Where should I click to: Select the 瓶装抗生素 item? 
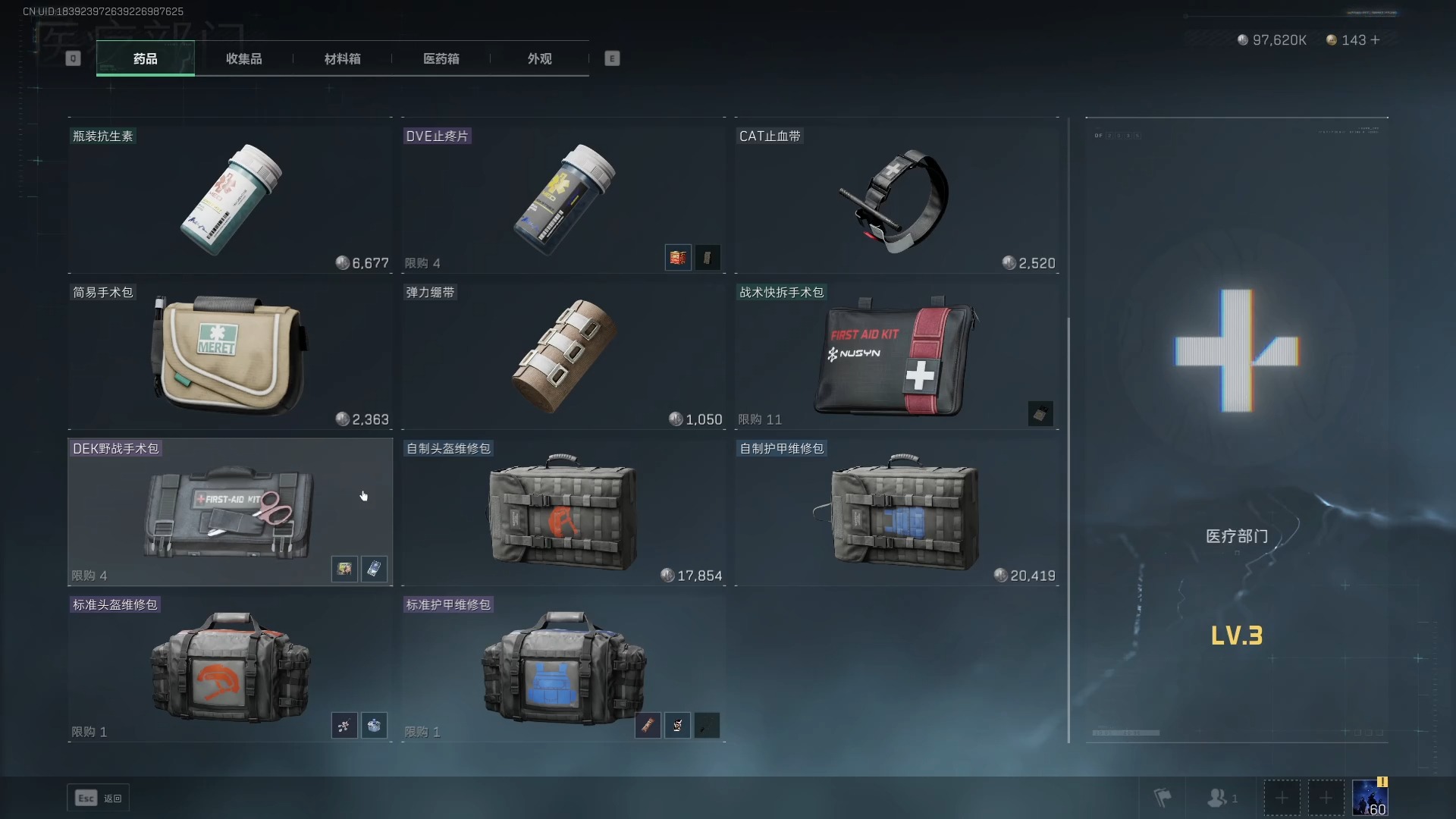(x=230, y=196)
